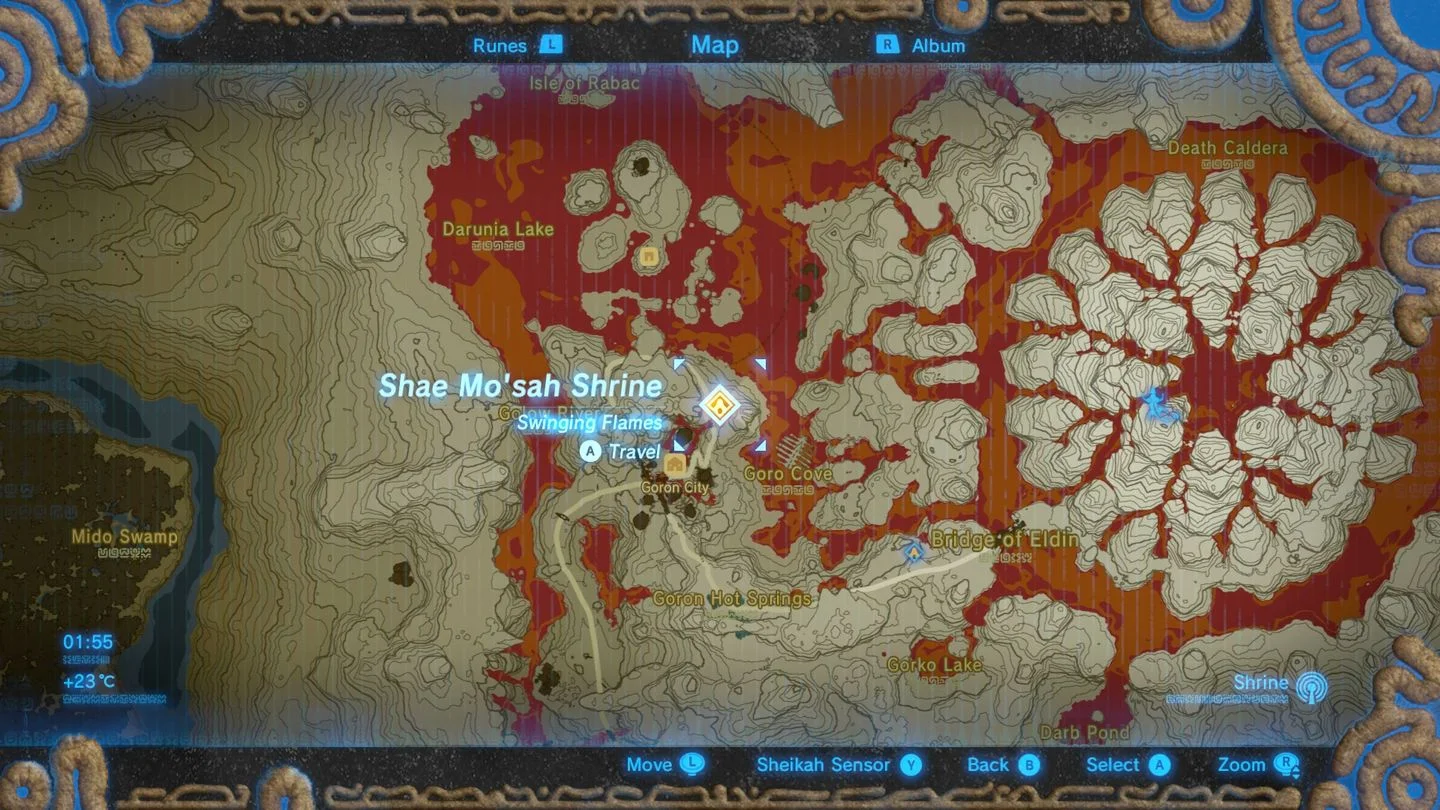The height and width of the screenshot is (810, 1440).
Task: Select the L-button icon next to Runes
Action: coord(551,45)
